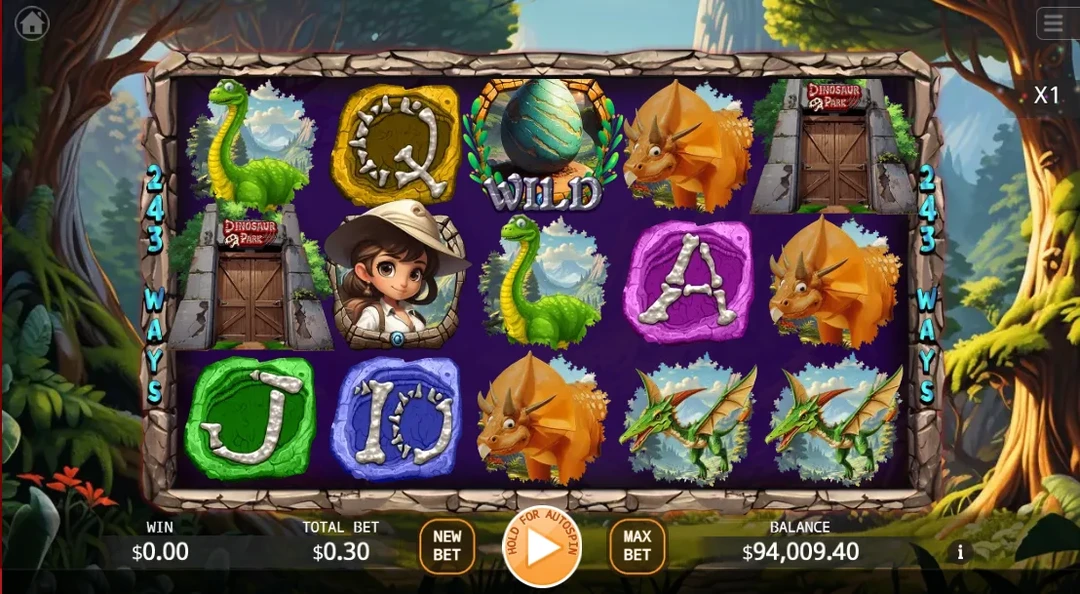Image resolution: width=1080 pixels, height=594 pixels.
Task: Spin the reels with the play button
Action: pyautogui.click(x=541, y=547)
